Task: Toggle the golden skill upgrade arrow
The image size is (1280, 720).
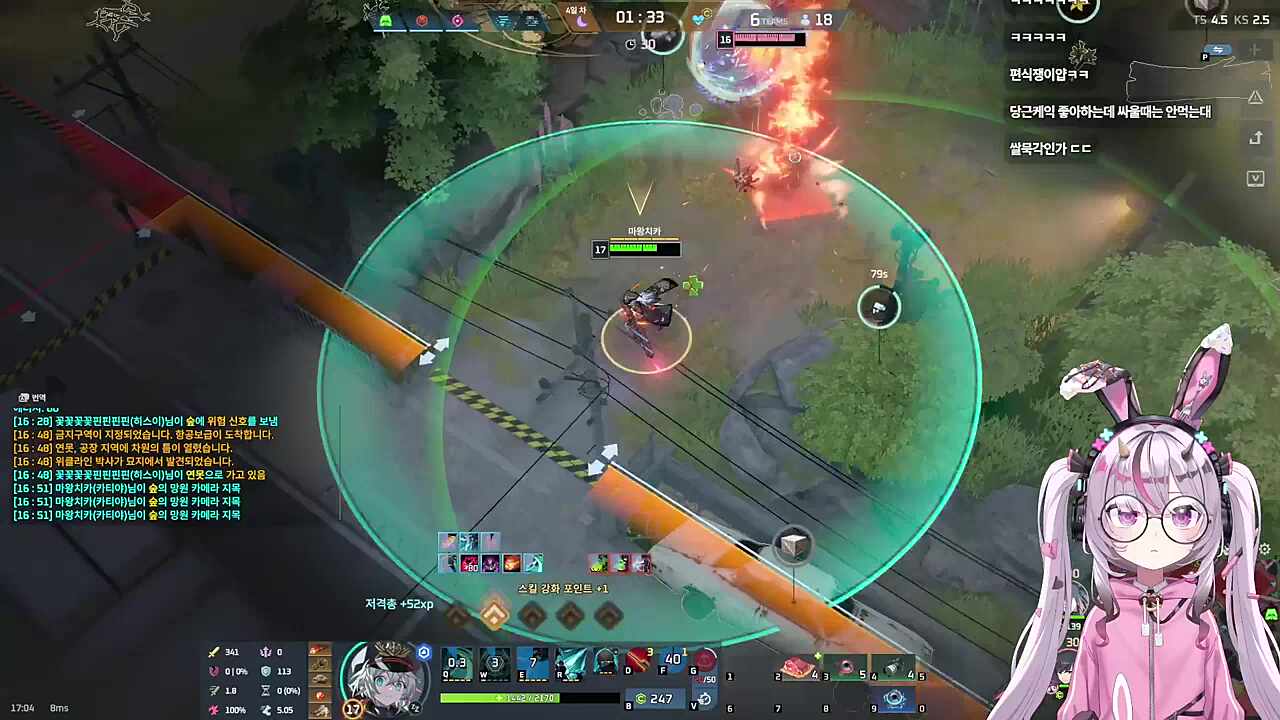Action: [x=494, y=615]
